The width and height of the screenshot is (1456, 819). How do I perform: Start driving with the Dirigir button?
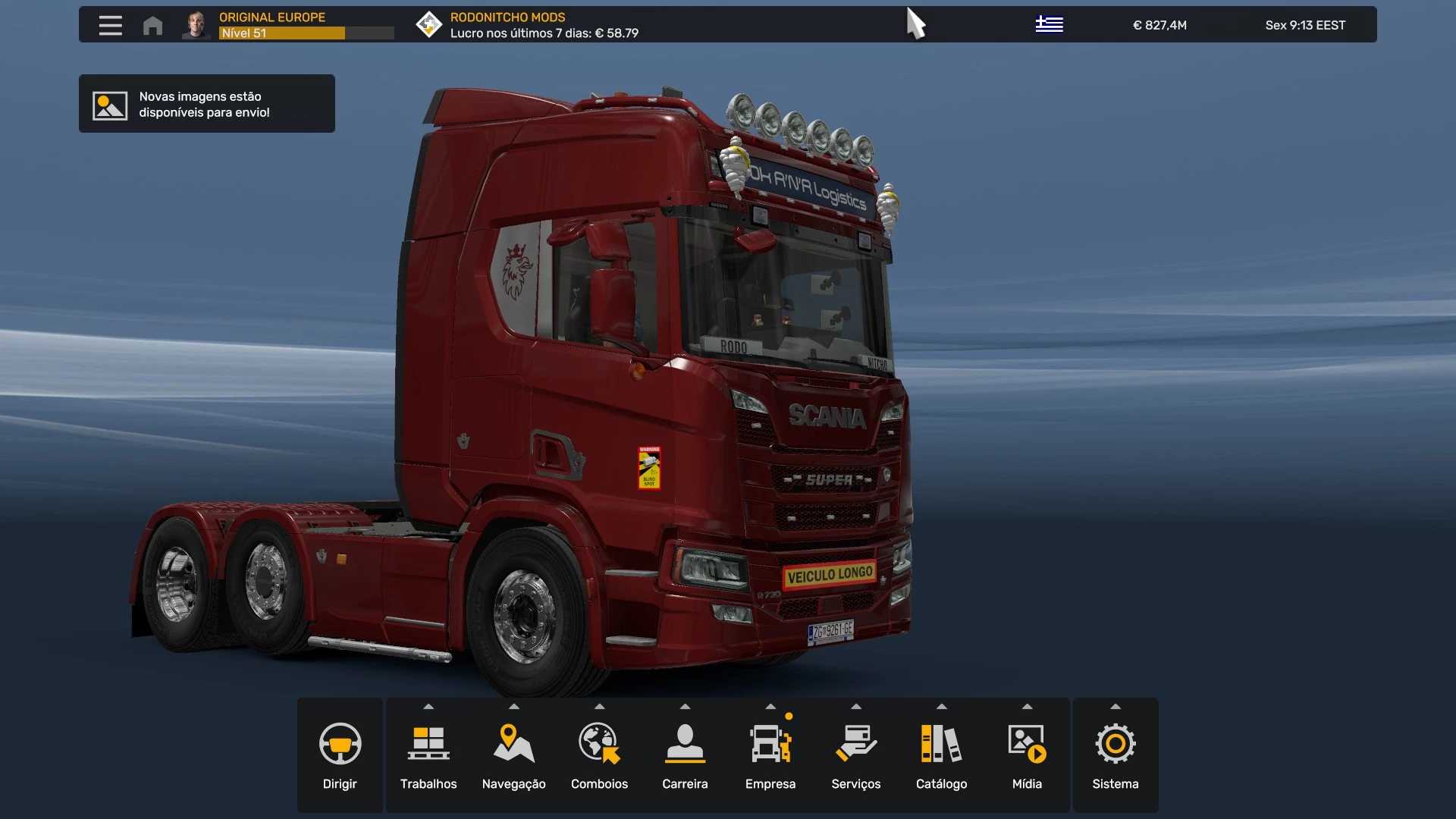click(340, 755)
